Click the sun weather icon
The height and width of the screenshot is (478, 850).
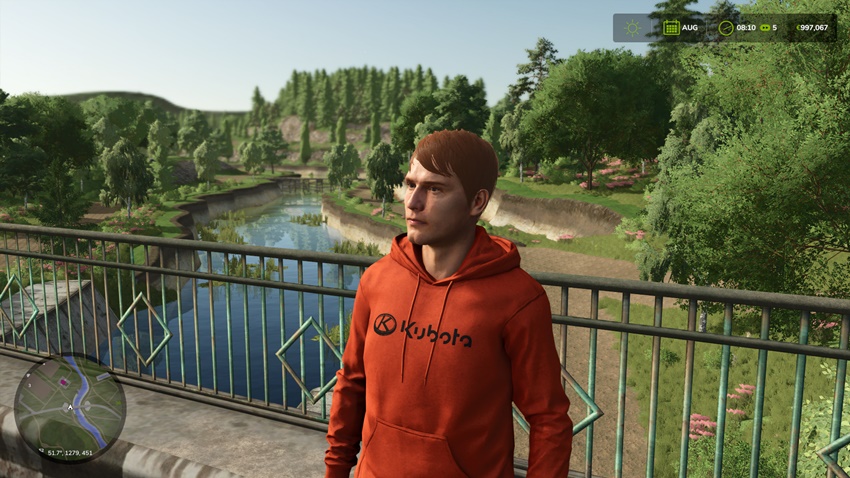pyautogui.click(x=632, y=28)
